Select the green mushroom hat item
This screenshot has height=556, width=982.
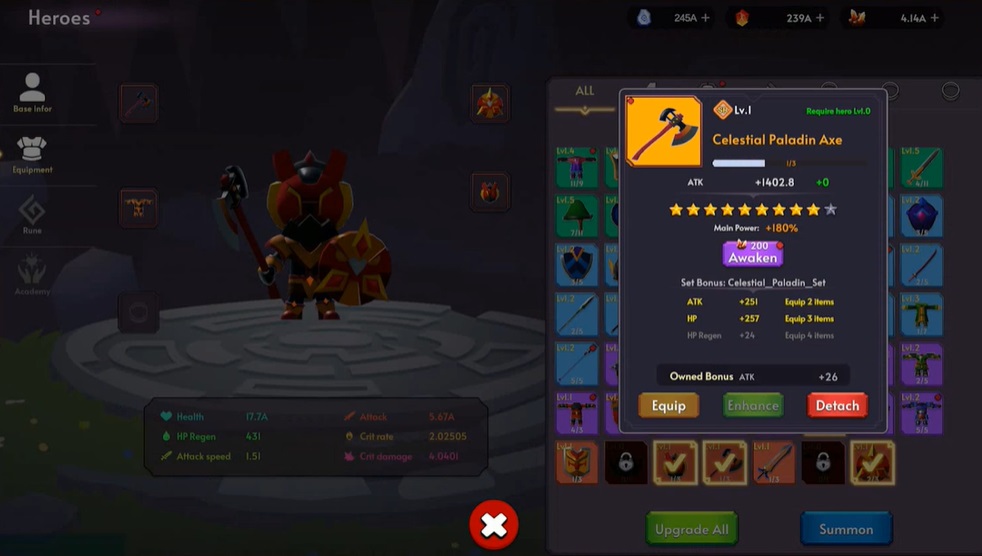(x=577, y=215)
